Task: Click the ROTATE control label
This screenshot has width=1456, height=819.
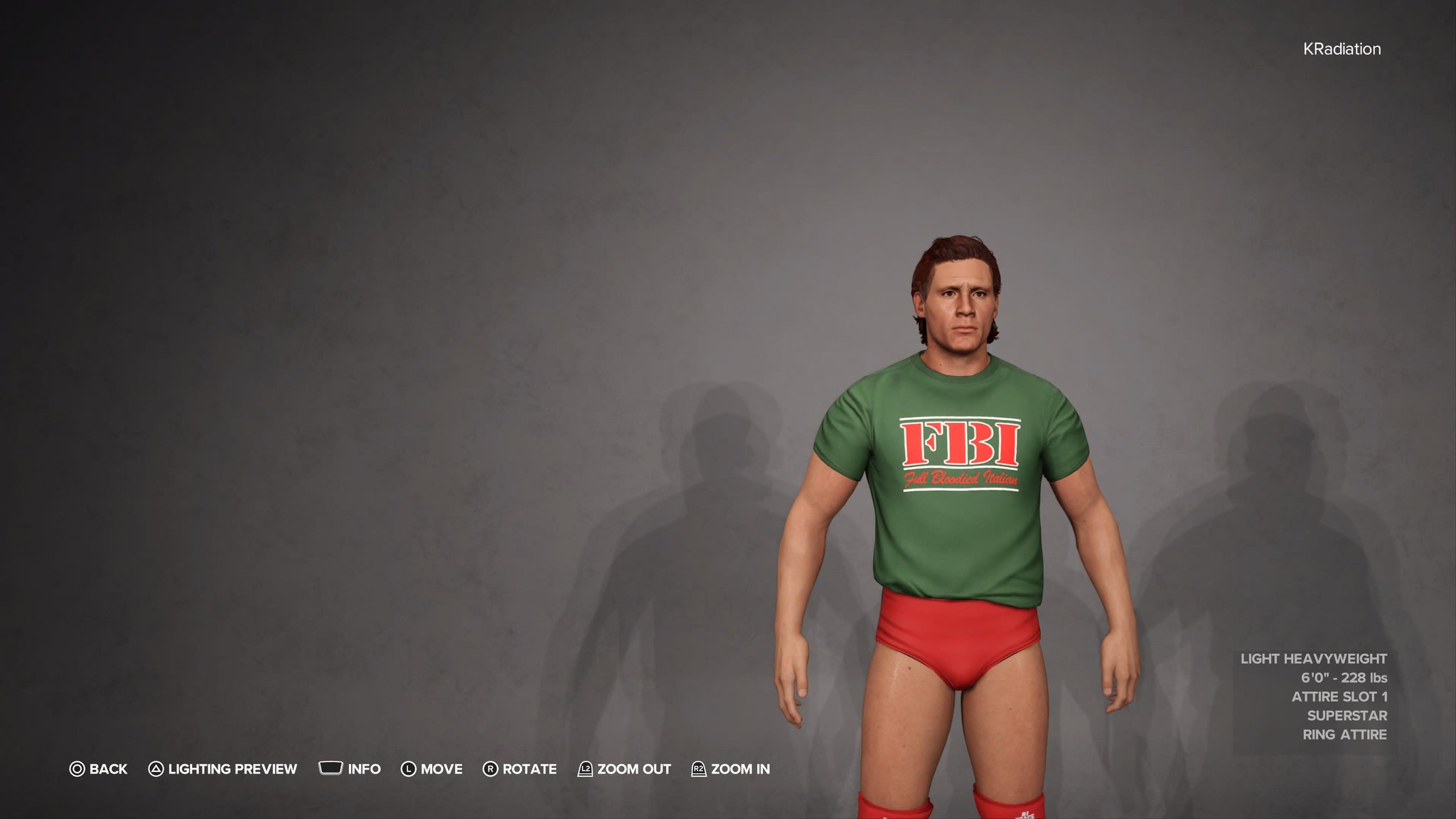Action: click(x=529, y=769)
